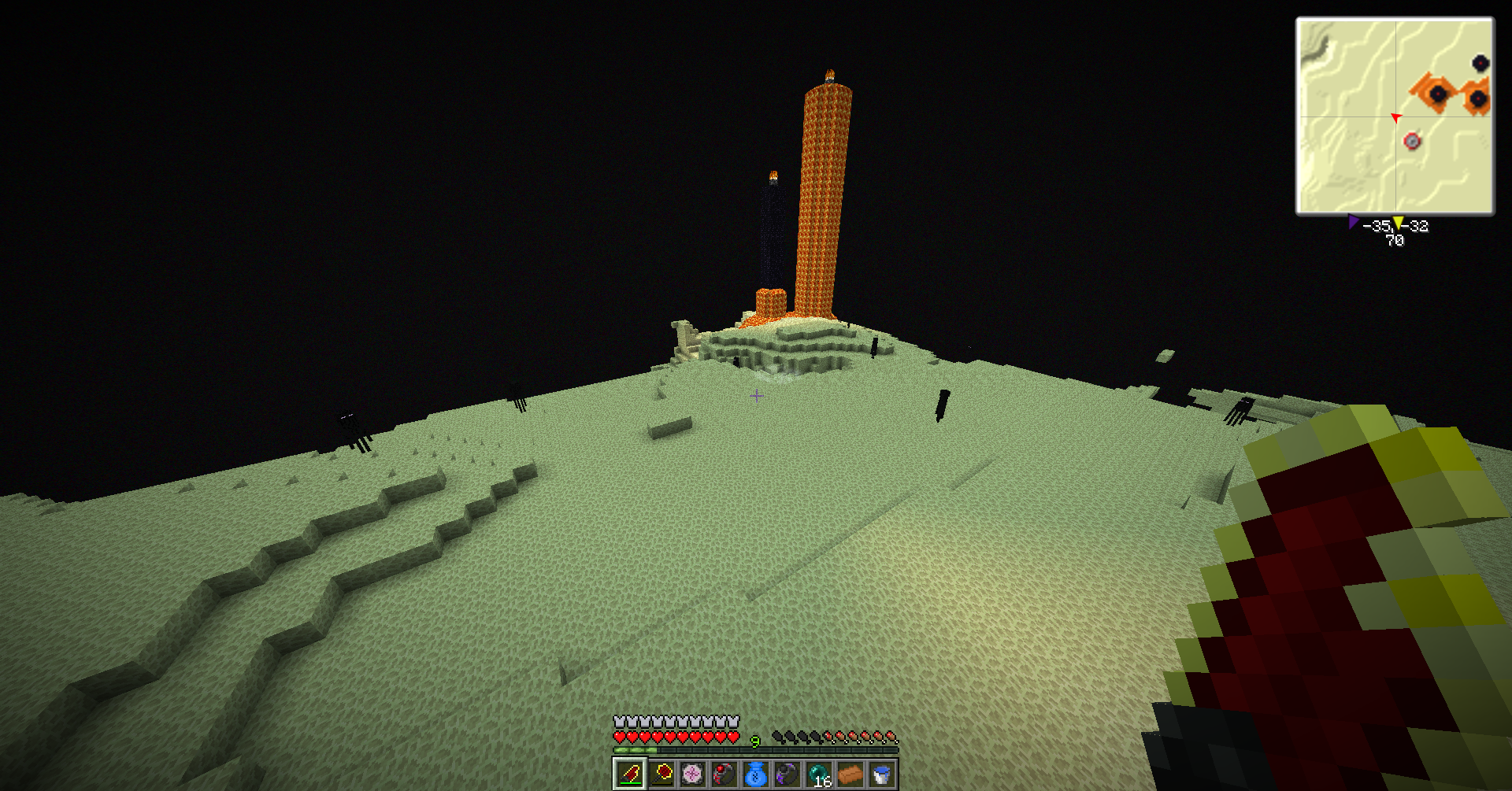Pick the blue bag hotbar slot

click(756, 774)
